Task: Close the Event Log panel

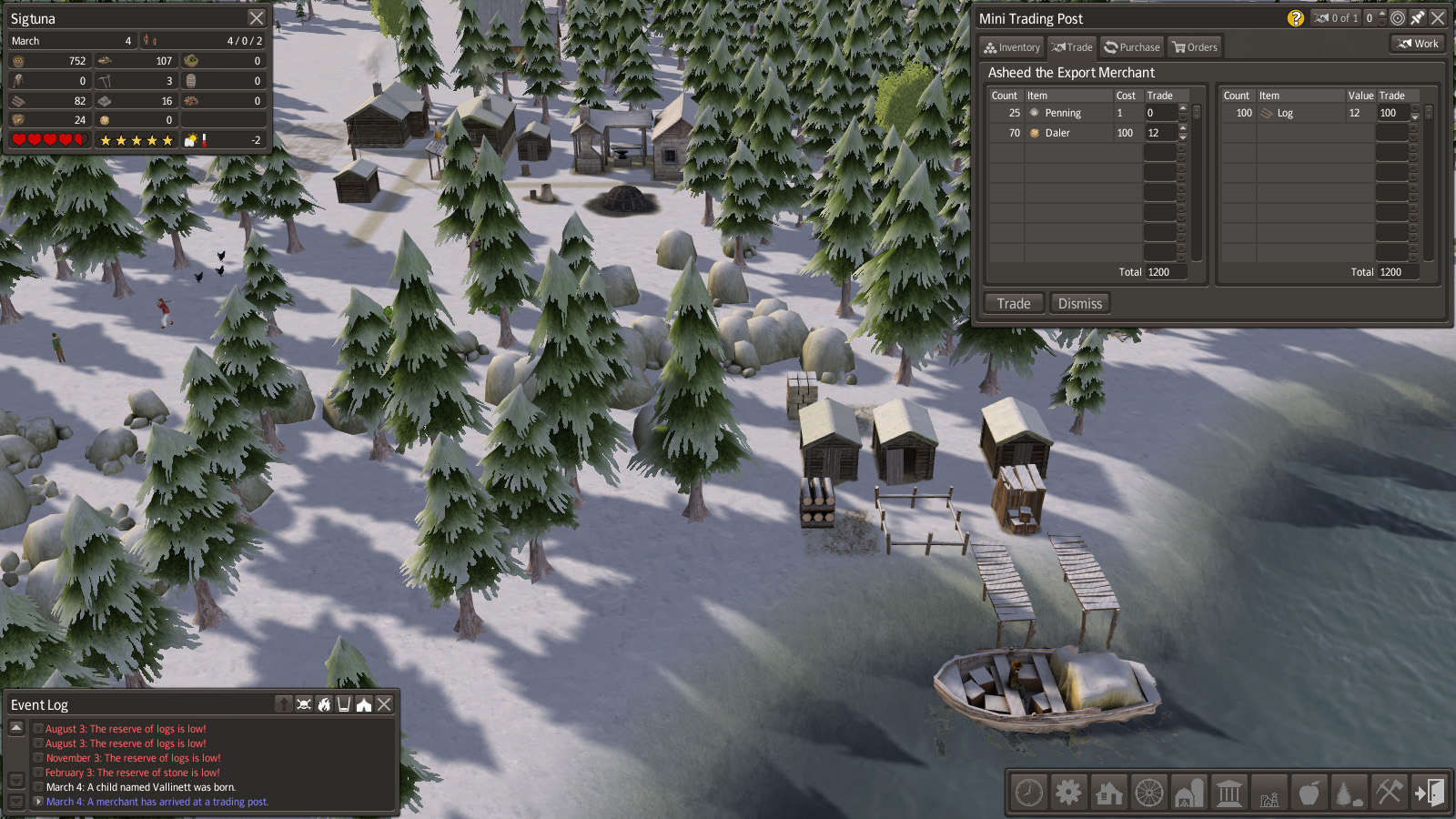Action: (x=385, y=704)
